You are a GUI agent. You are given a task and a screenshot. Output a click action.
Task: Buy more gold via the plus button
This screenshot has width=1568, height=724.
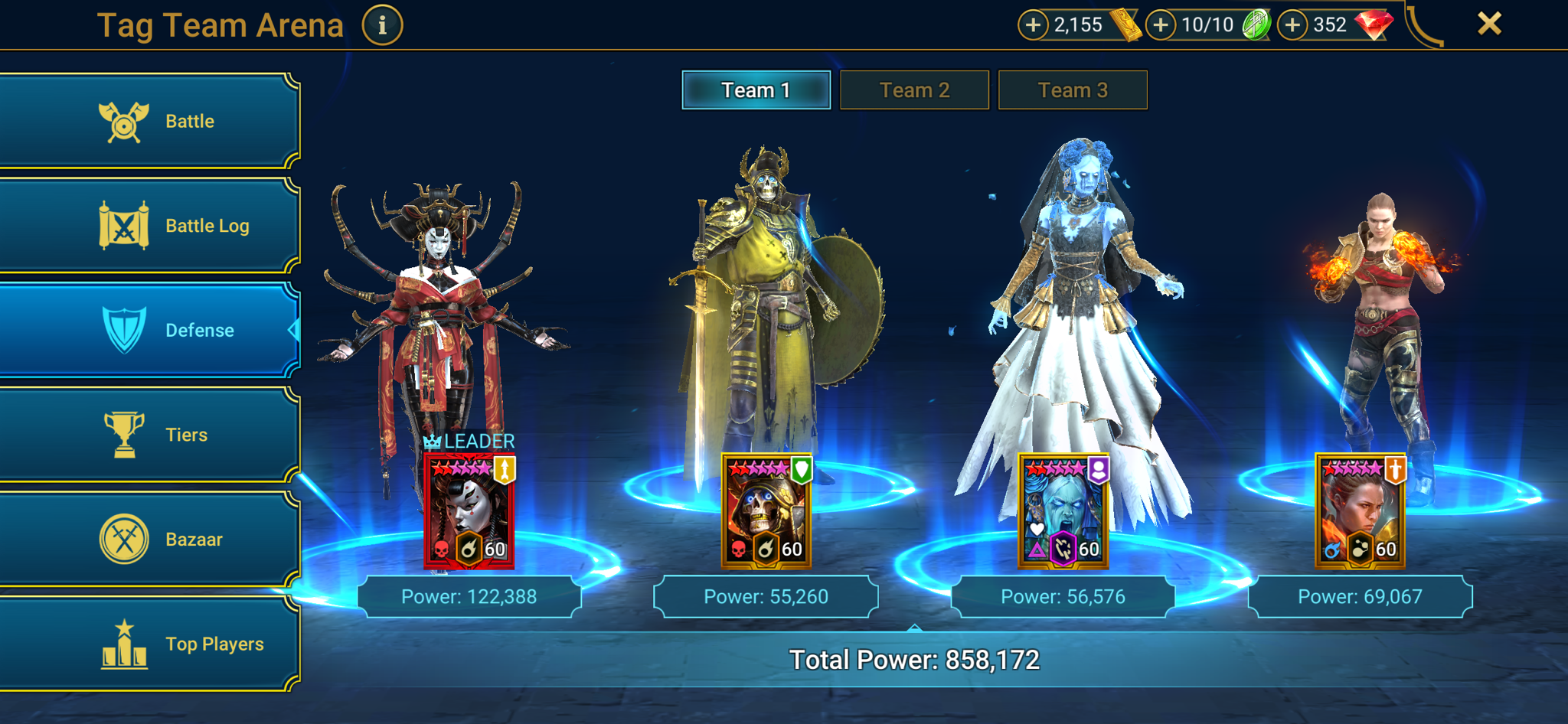coord(1034,24)
